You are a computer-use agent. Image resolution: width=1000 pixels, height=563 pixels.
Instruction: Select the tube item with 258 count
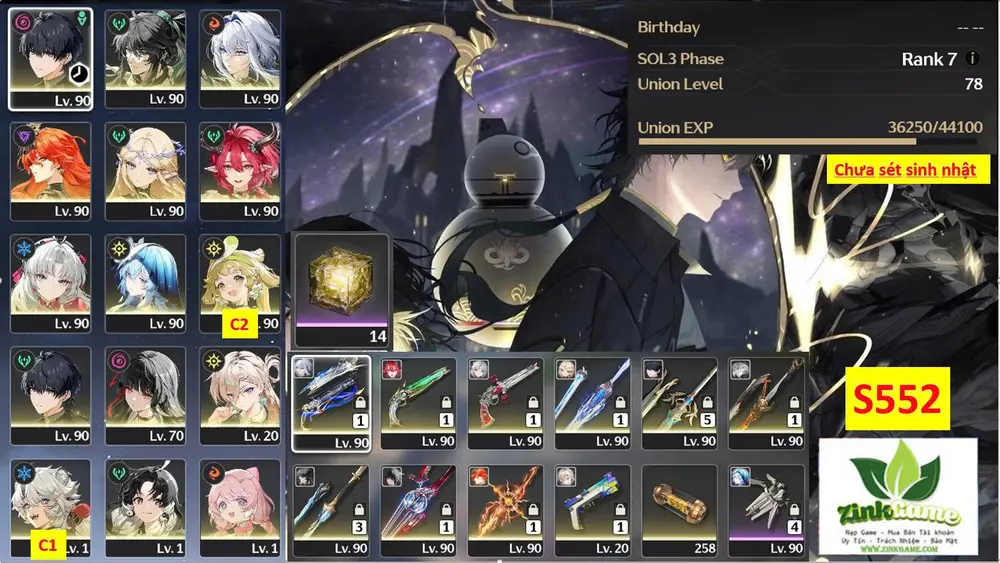pyautogui.click(x=679, y=509)
